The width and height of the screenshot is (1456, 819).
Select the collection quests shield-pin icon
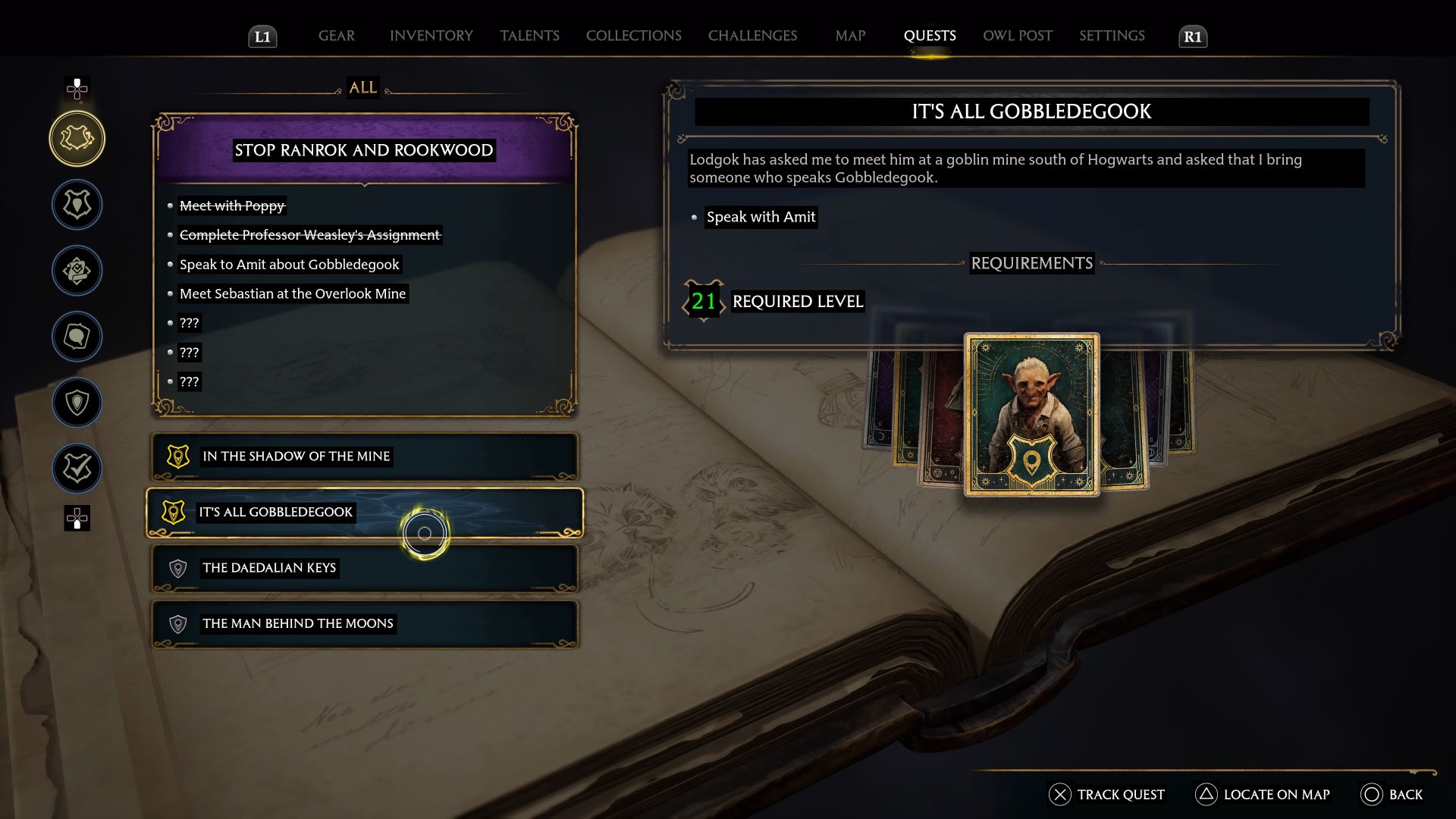[77, 402]
